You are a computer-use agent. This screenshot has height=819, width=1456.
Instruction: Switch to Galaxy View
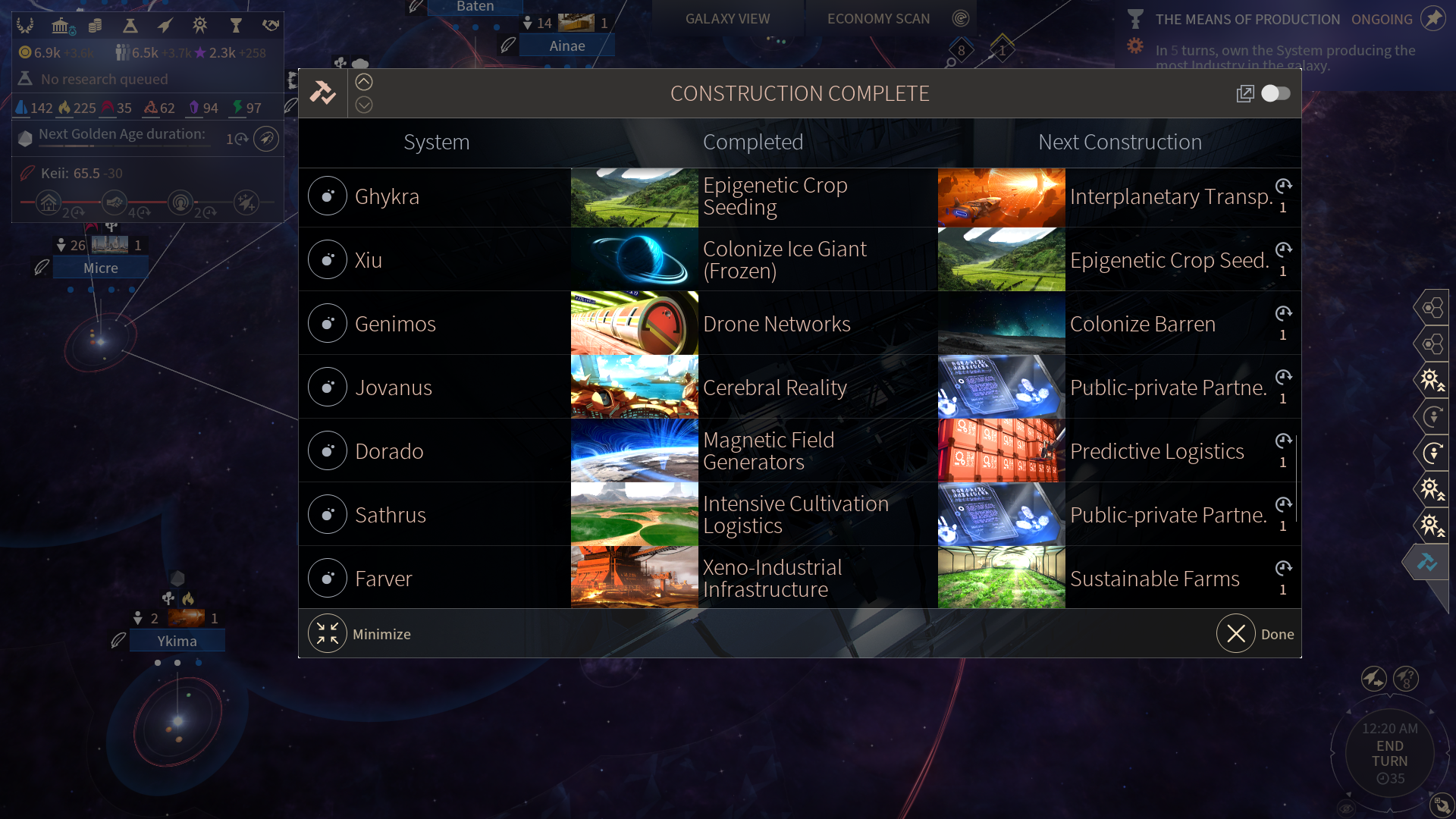click(727, 18)
